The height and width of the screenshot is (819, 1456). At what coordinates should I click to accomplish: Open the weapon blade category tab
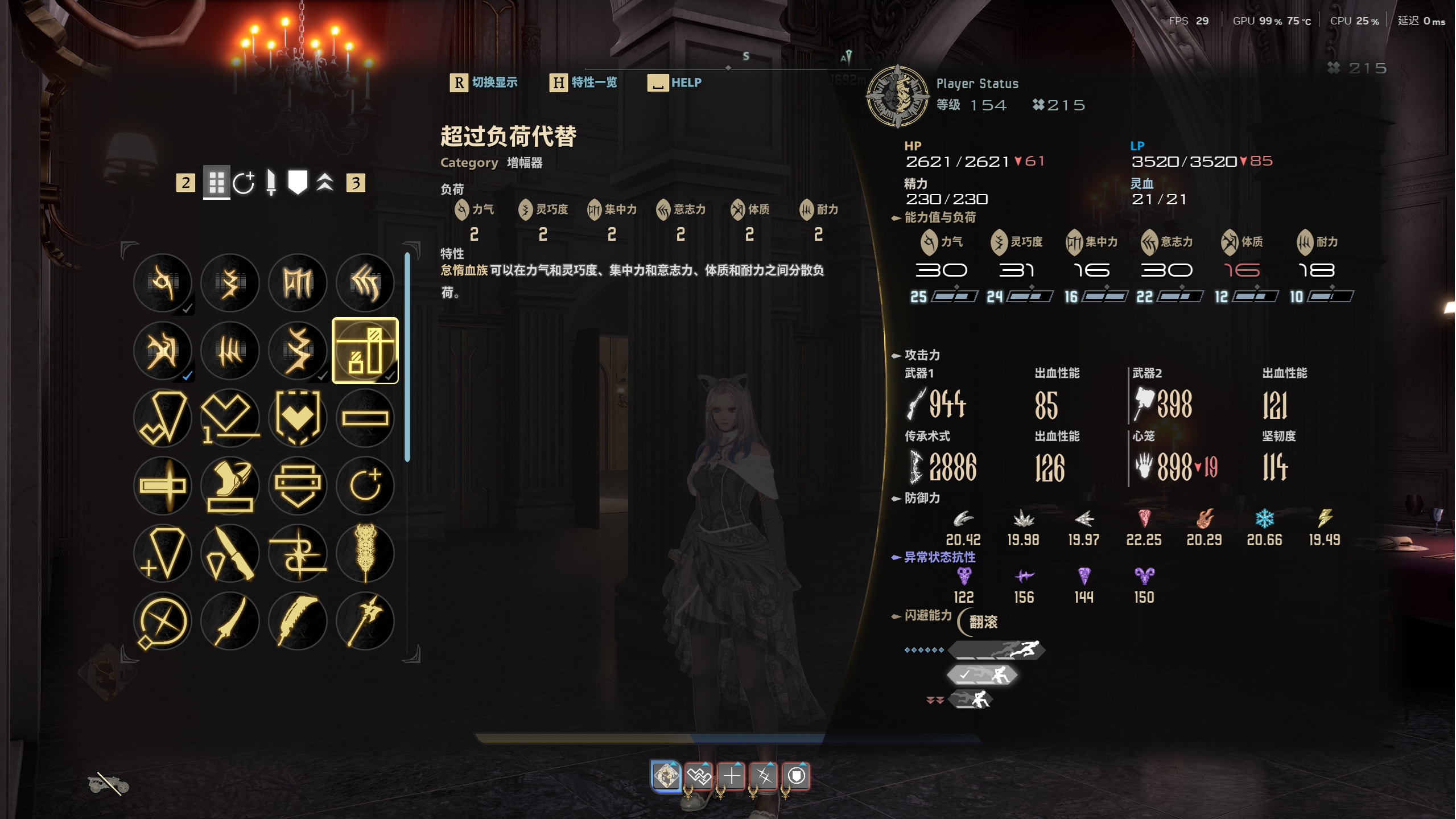[271, 183]
